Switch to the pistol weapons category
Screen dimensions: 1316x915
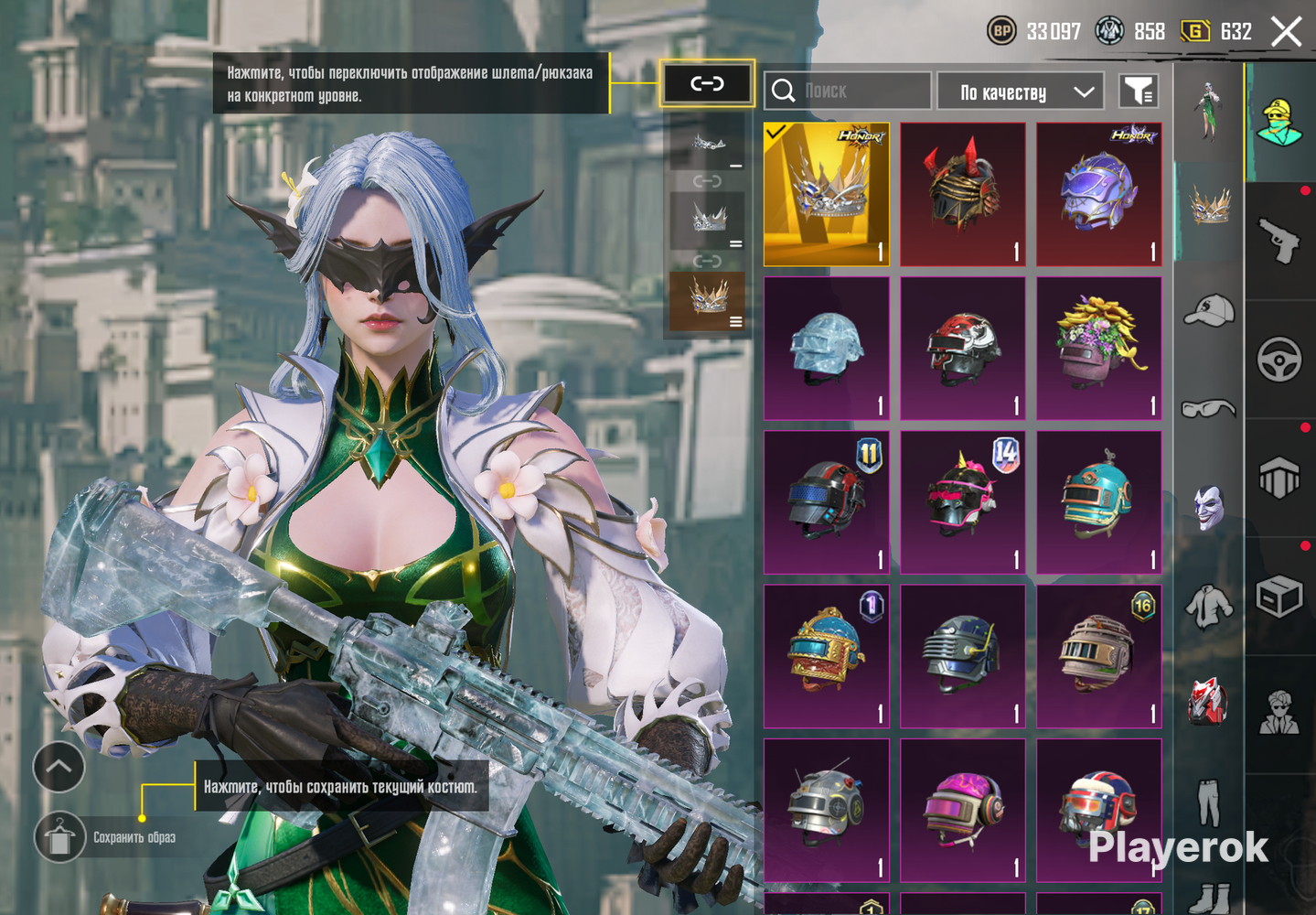pos(1279,240)
